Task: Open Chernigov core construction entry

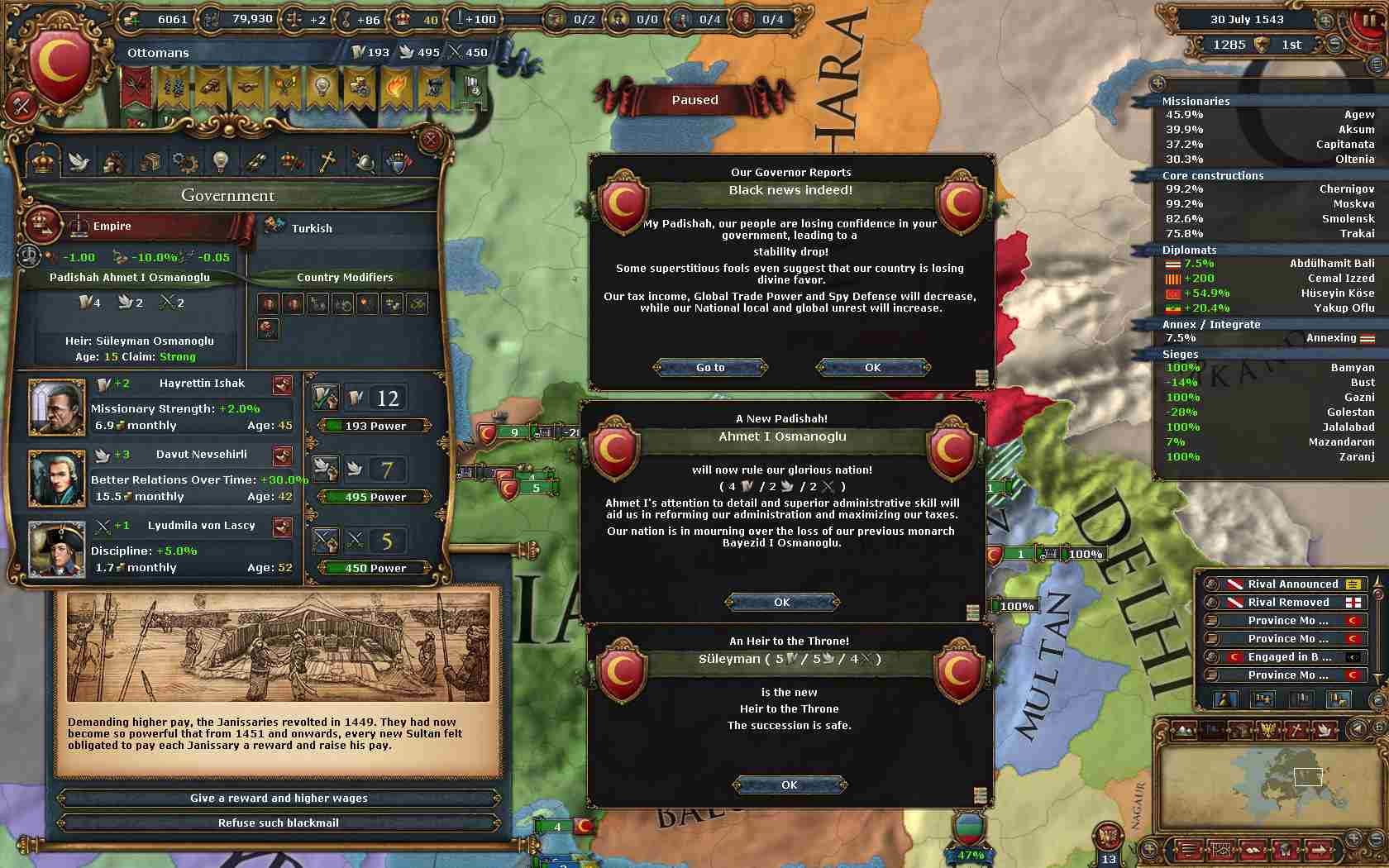Action: (1269, 189)
